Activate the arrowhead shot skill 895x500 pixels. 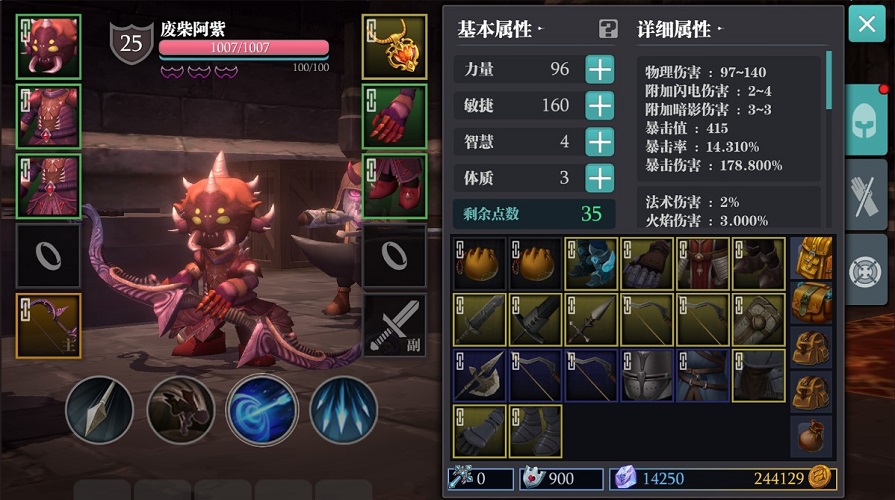click(99, 410)
